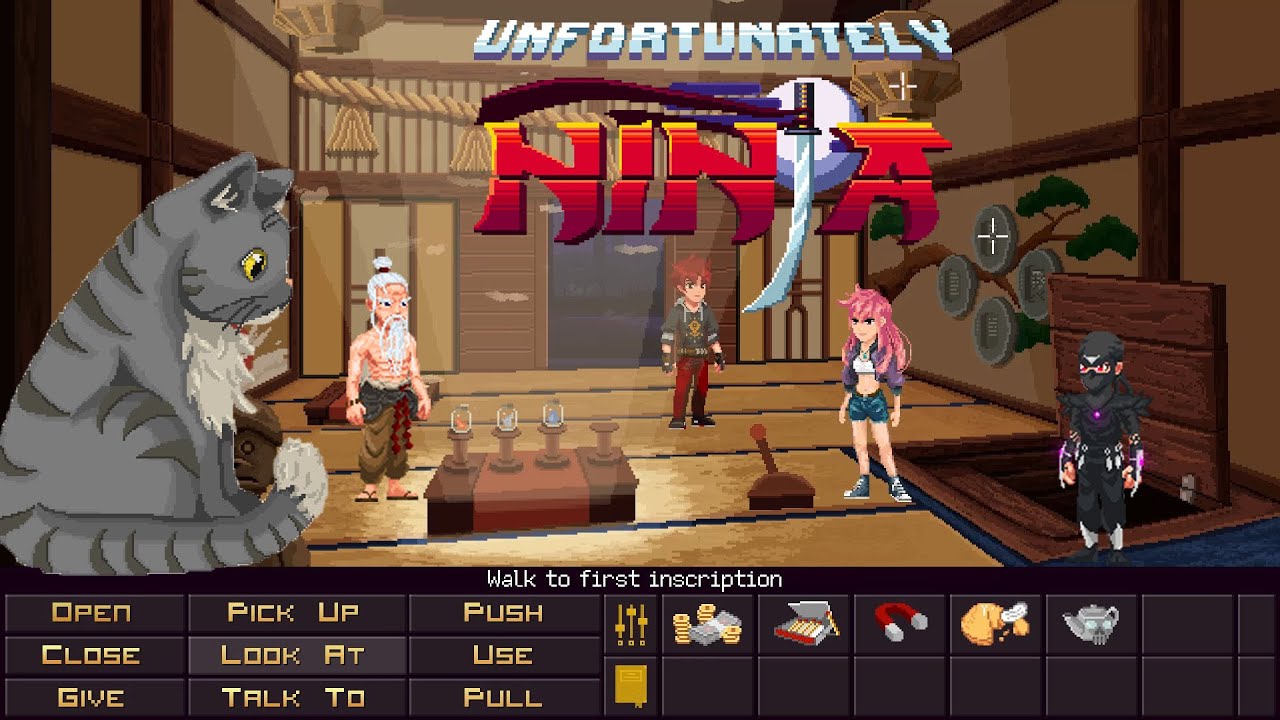The image size is (1280, 720).
Task: Activate the Give verb
Action: point(91,698)
